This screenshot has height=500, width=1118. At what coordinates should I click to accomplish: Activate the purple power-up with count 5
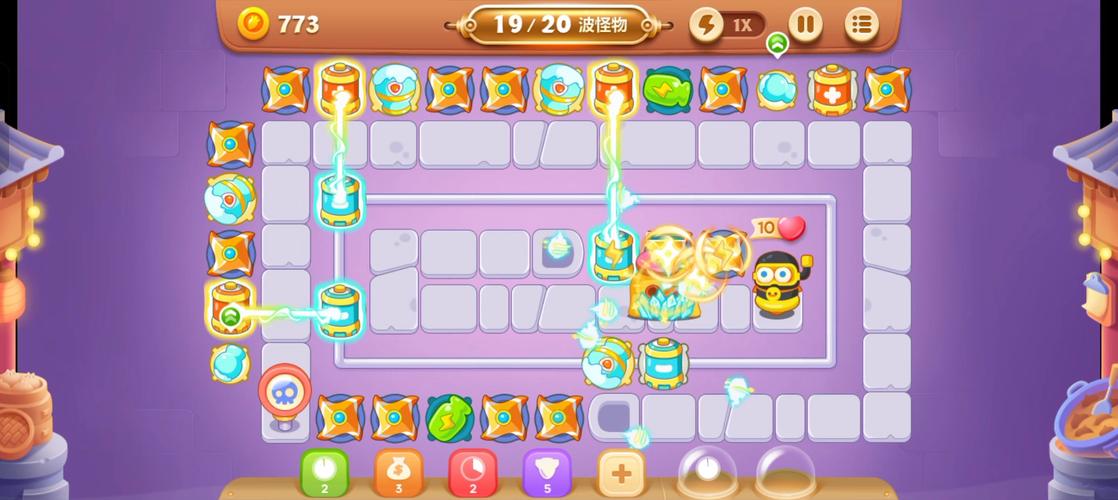click(547, 471)
